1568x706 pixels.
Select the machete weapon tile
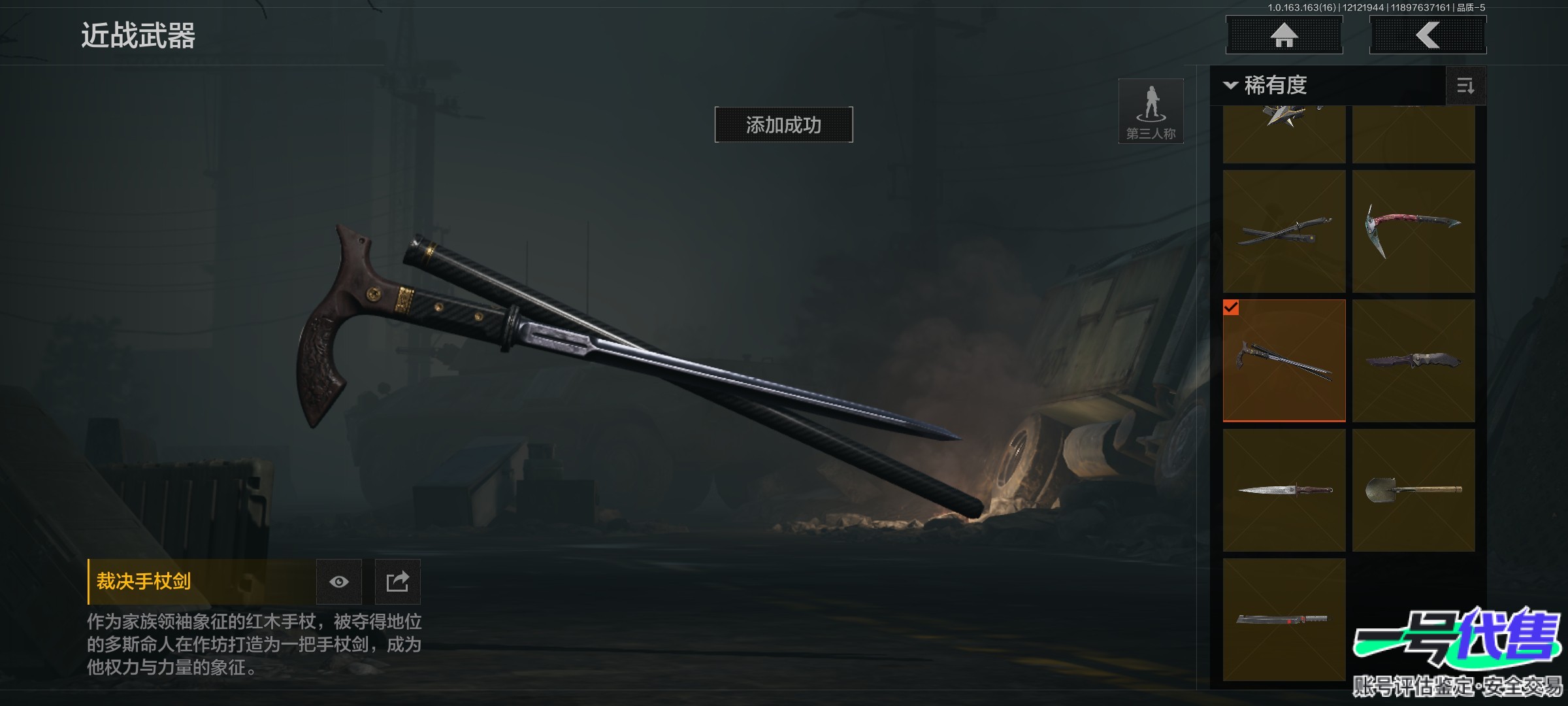pyautogui.click(x=1284, y=620)
